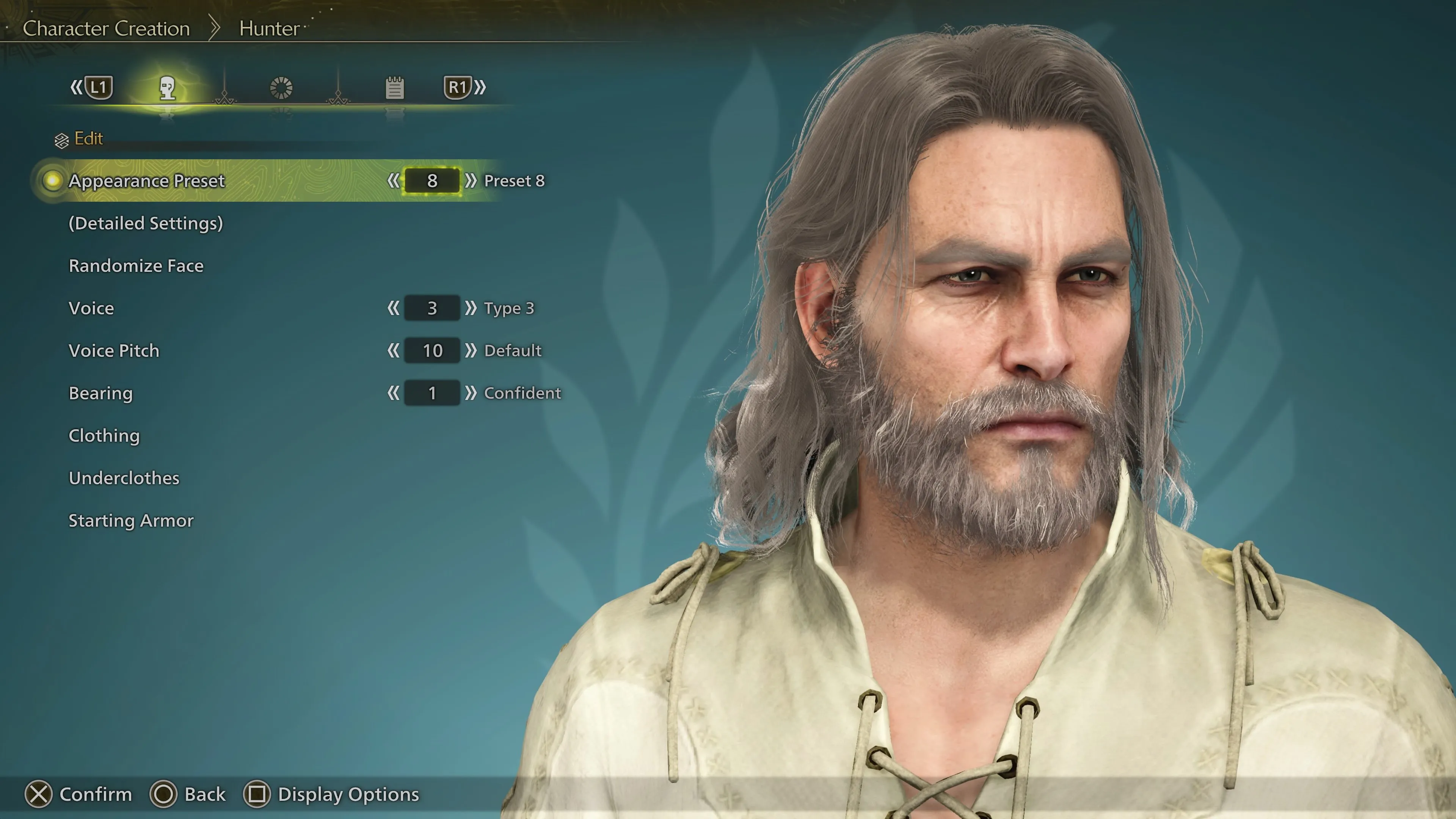Open Starting Armor options
The image size is (1456, 819).
130,521
